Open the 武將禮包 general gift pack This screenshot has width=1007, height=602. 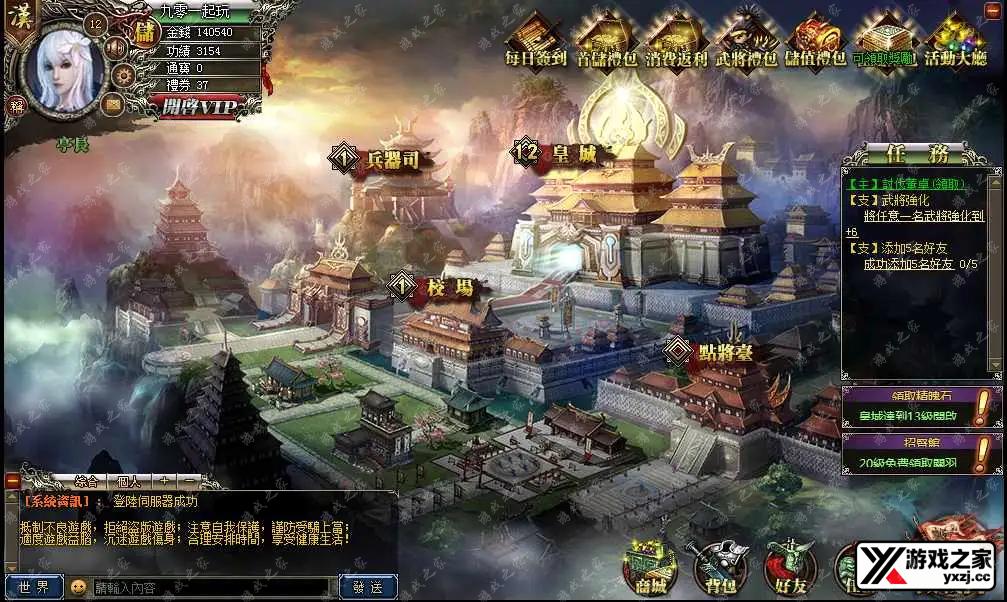pos(746,39)
